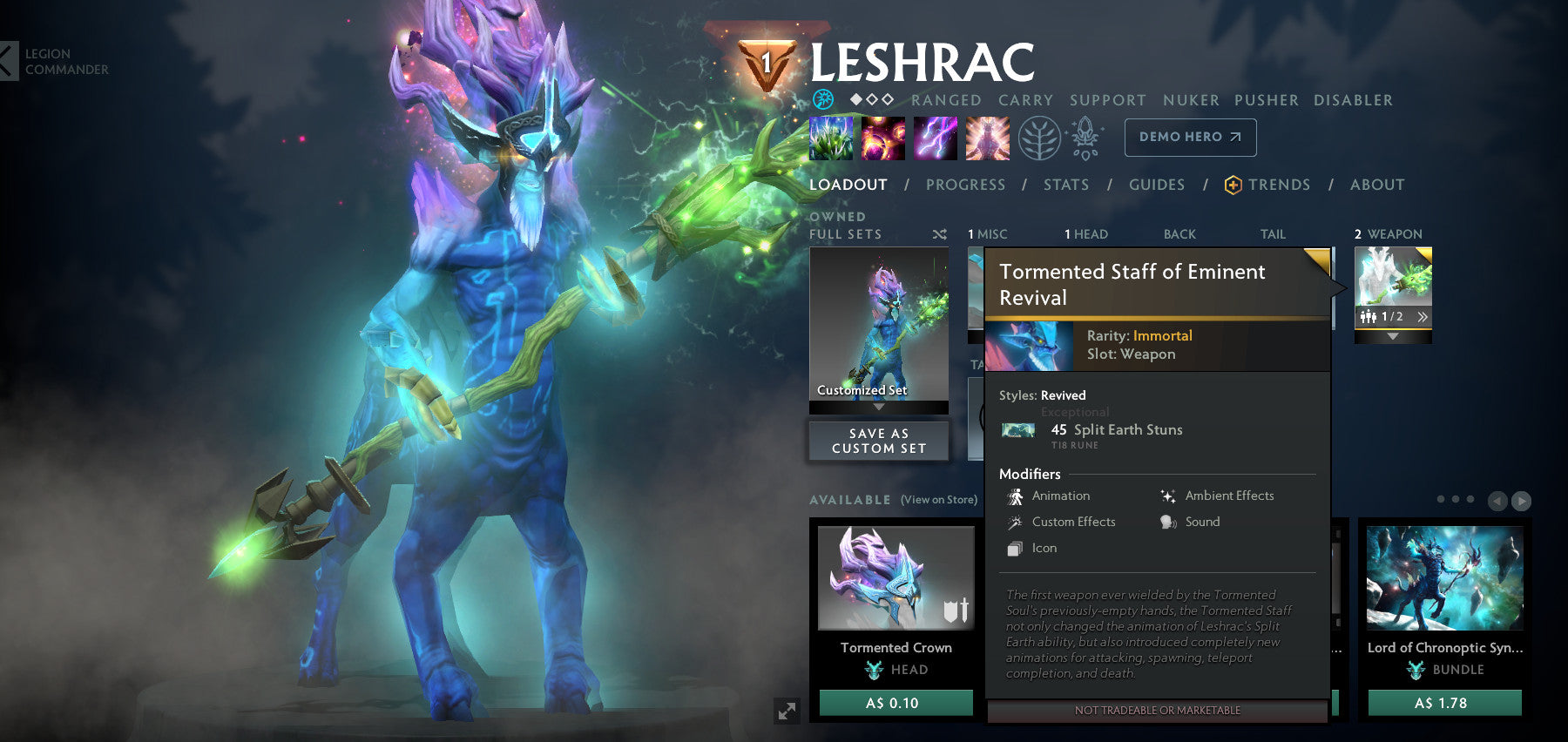Click the fullscreen expand arrow near hero's feet
This screenshot has height=742, width=1568.
tap(788, 712)
